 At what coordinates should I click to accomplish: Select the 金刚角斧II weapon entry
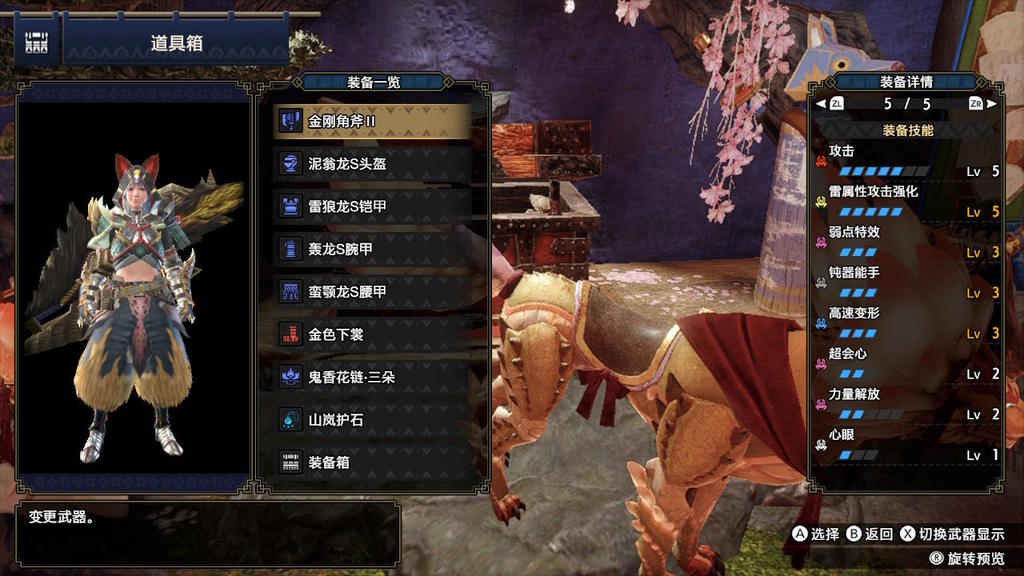(x=372, y=121)
